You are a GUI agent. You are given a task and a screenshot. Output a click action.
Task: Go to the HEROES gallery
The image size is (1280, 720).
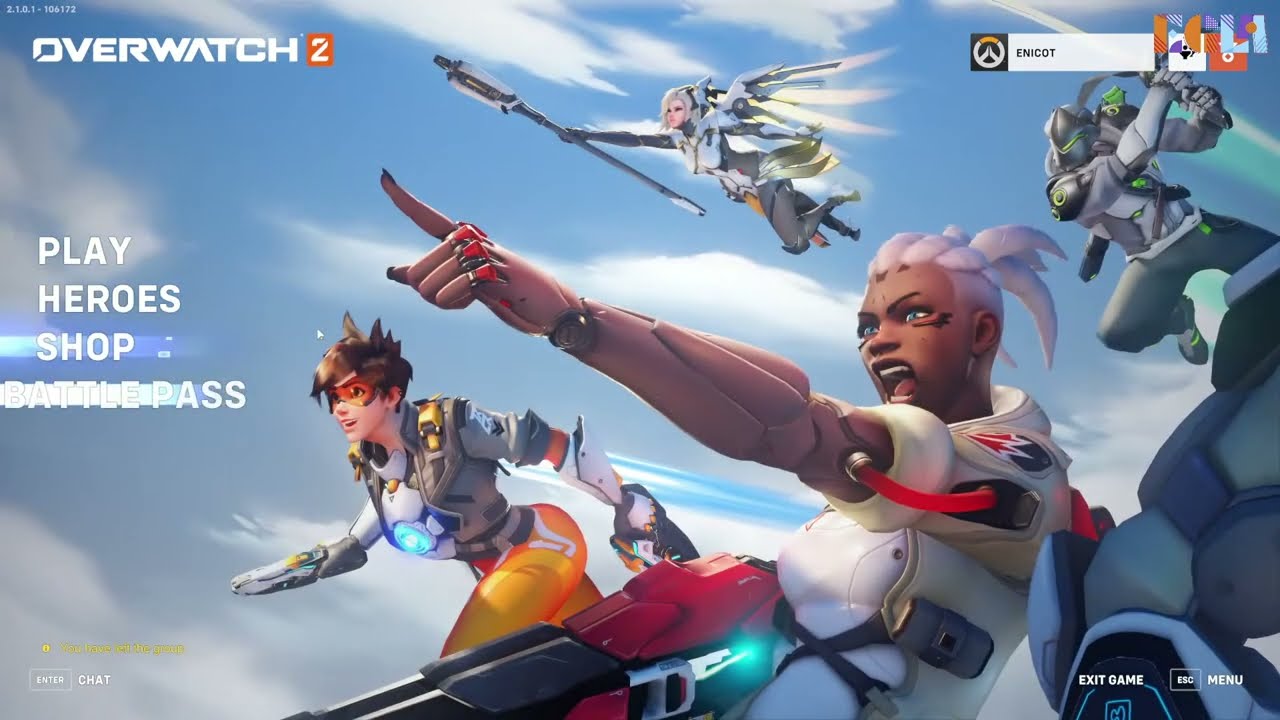click(109, 299)
